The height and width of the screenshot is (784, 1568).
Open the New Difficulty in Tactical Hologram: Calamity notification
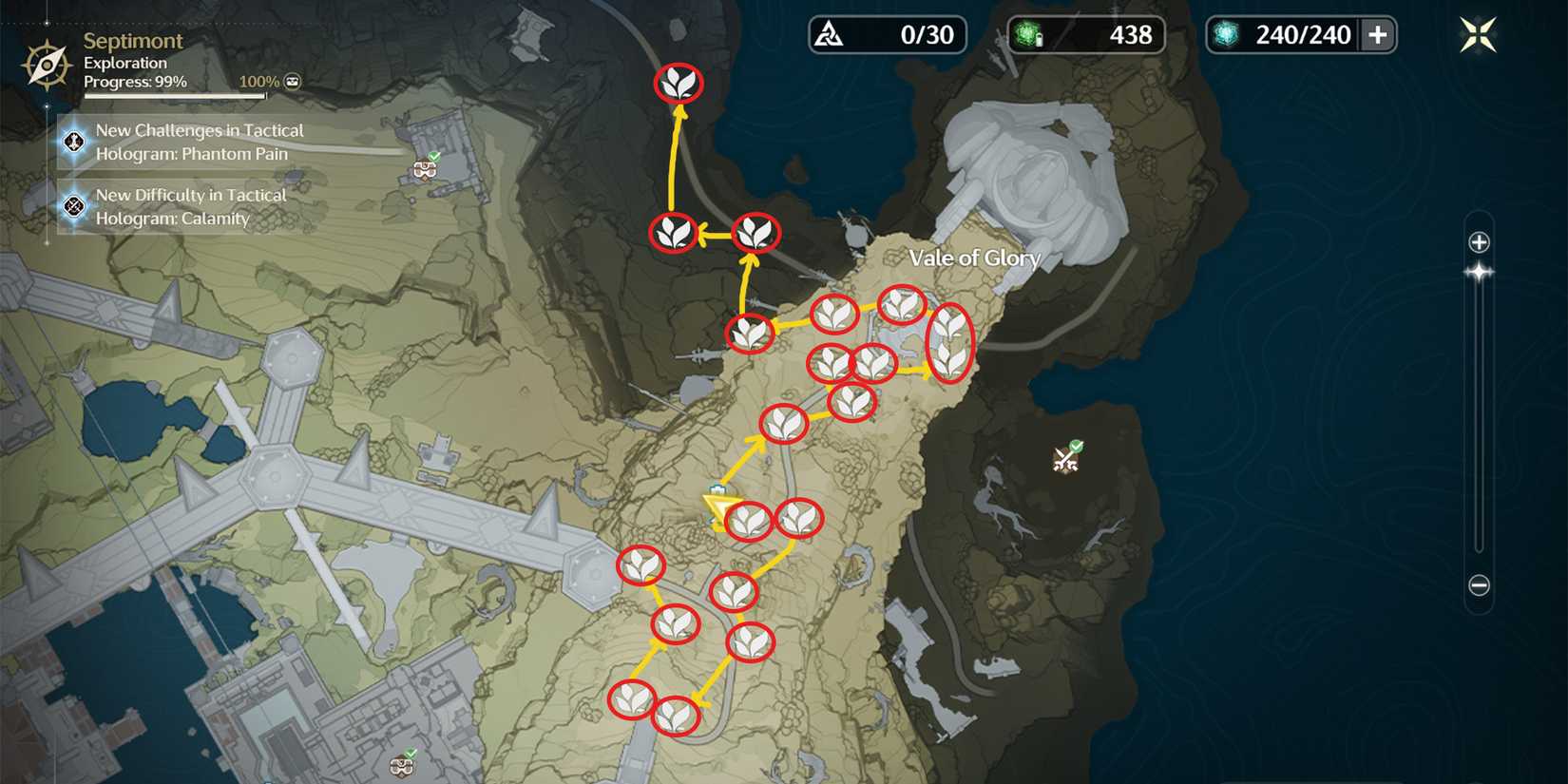click(x=190, y=206)
